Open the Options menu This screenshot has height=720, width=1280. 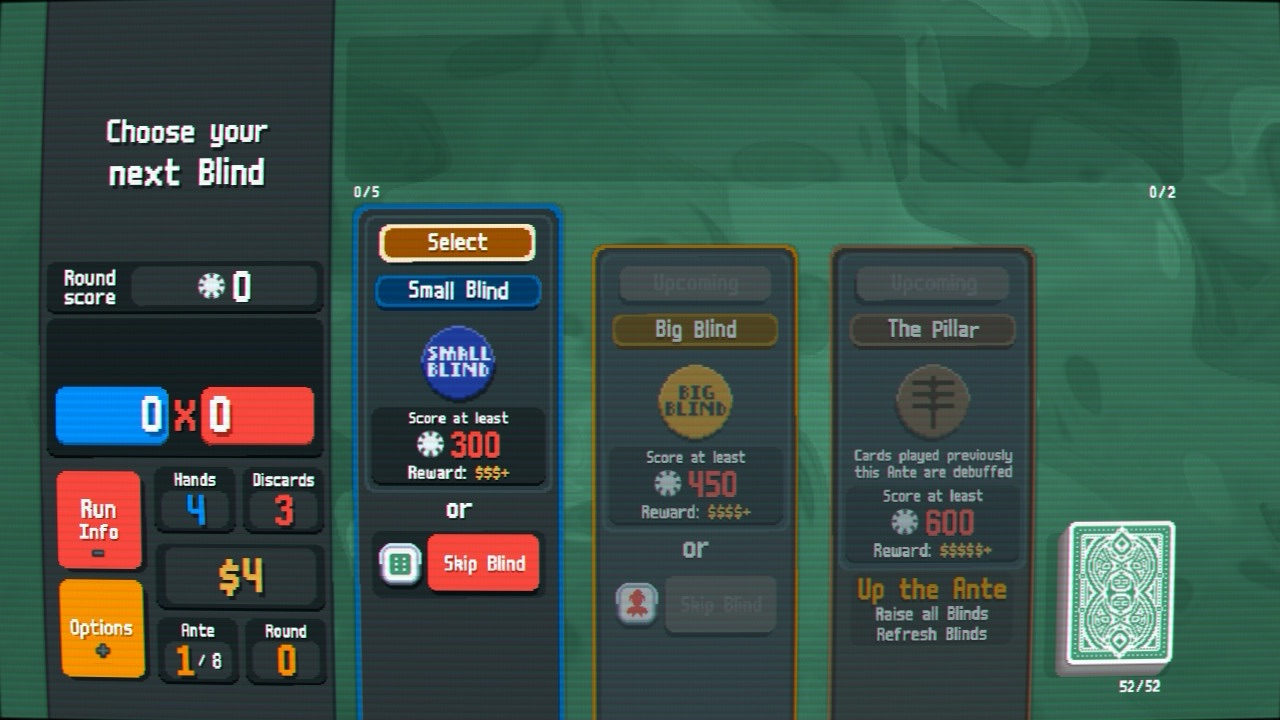[x=101, y=628]
